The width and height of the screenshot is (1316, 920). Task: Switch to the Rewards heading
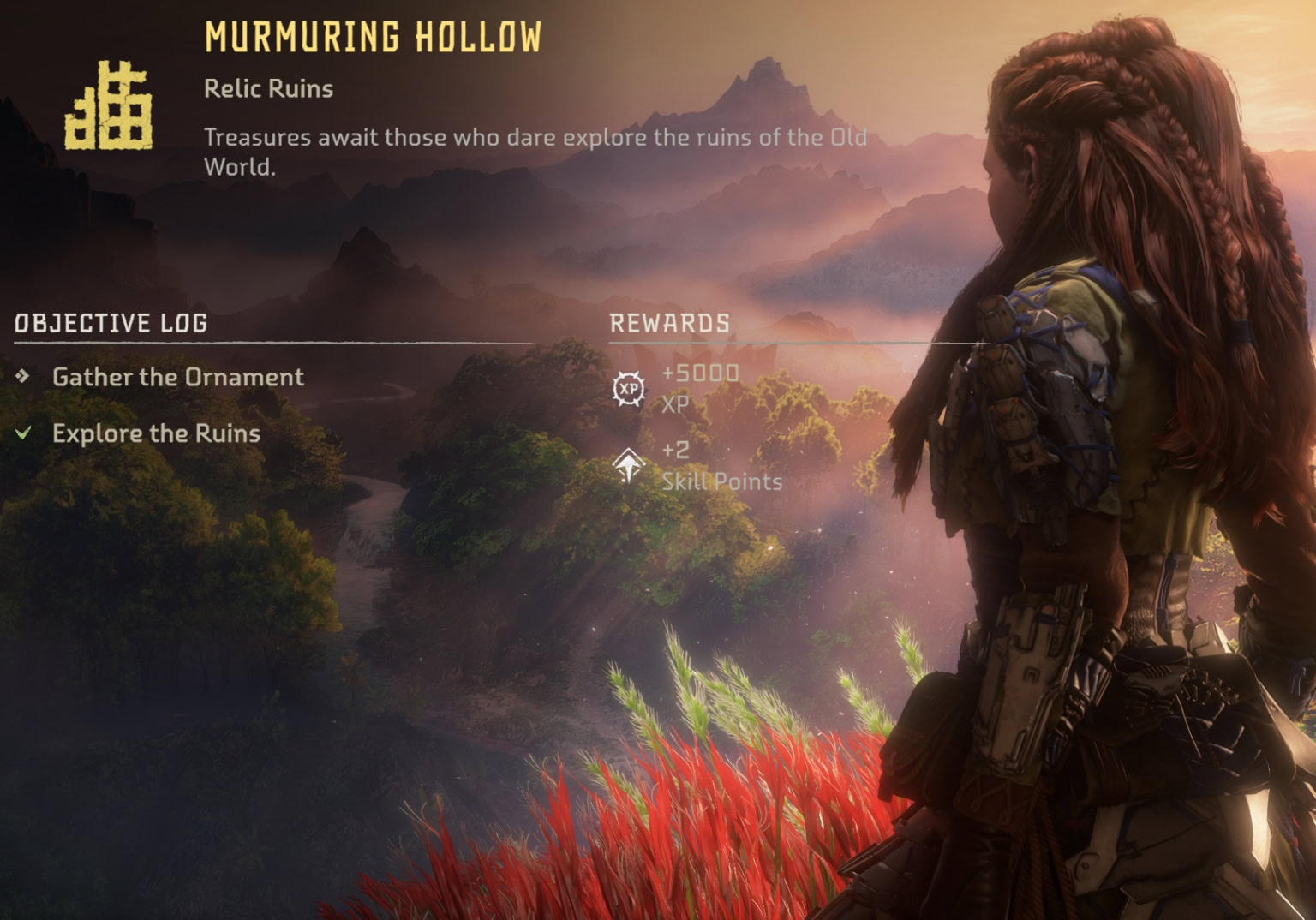(x=670, y=323)
